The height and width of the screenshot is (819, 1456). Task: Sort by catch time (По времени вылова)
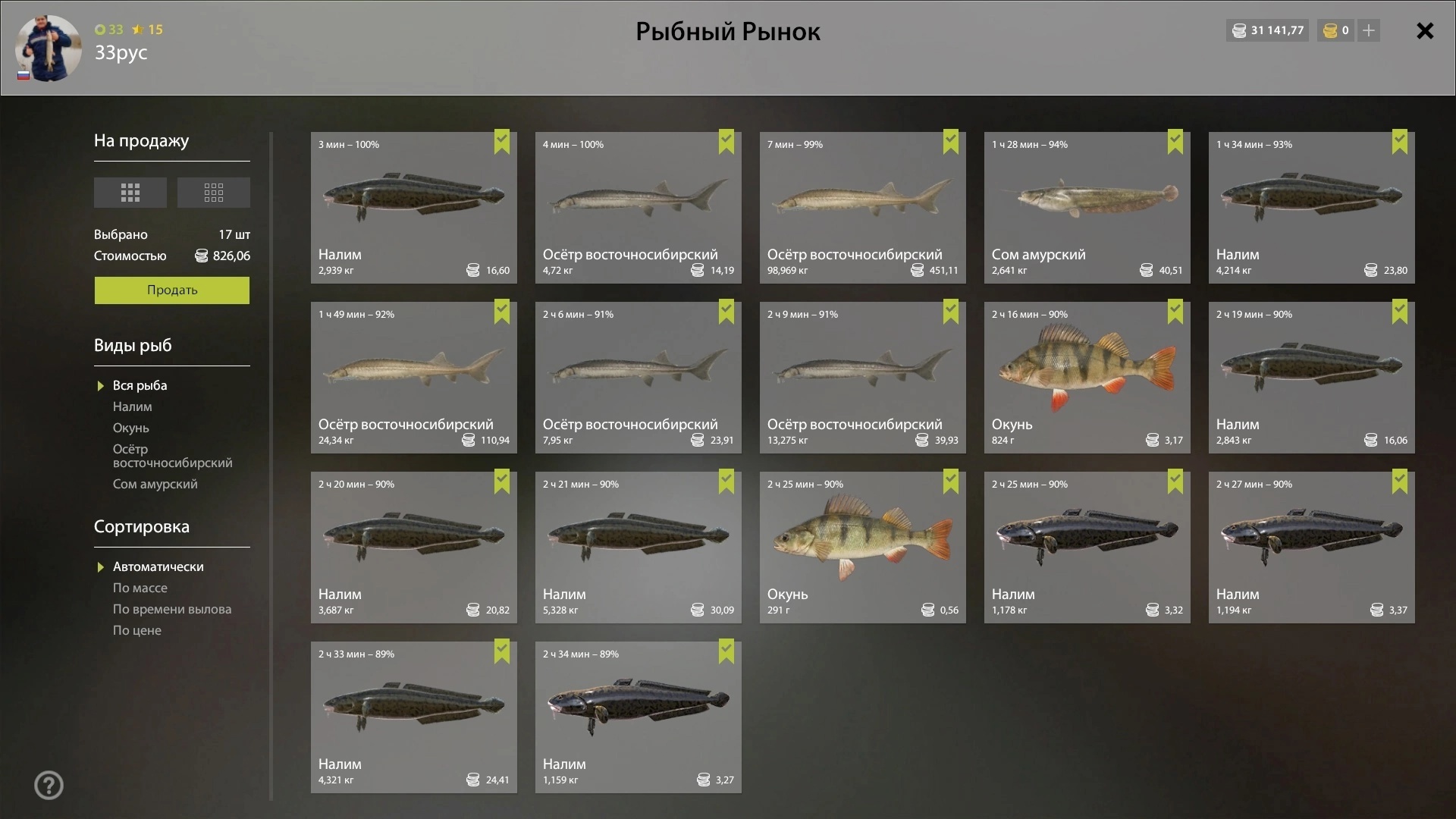172,610
